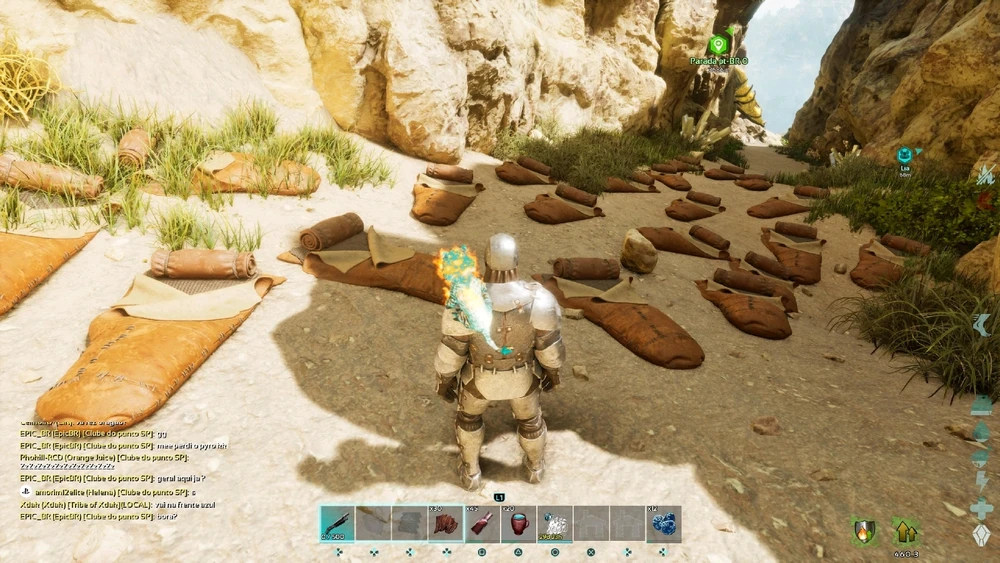The image size is (1000, 563).
Task: Select the weapon slot highlighted in the hotbar
Action: pos(337,523)
